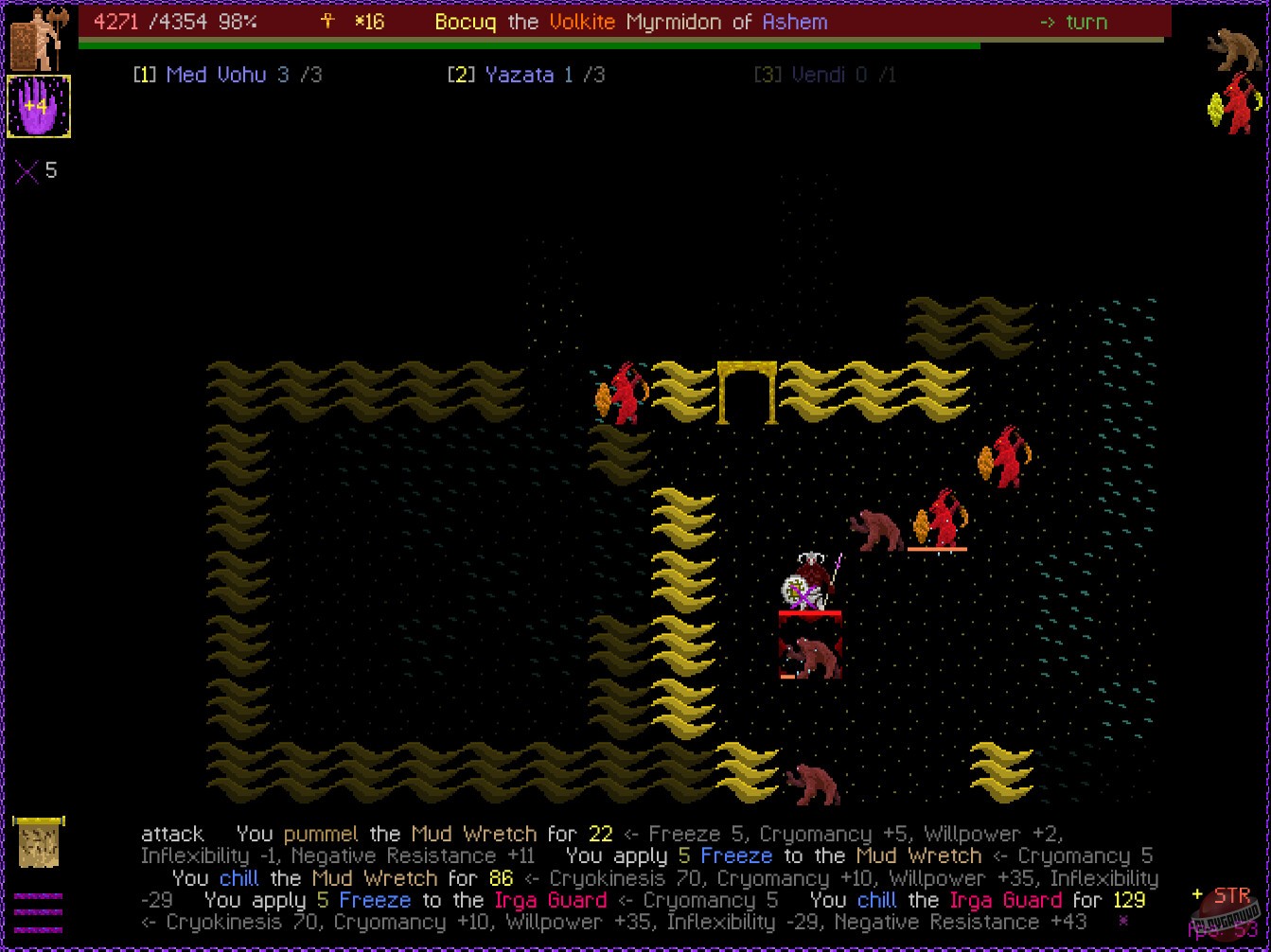Activate the Med Vohu ability slot [1]
This screenshot has width=1271, height=952.
[x=227, y=74]
